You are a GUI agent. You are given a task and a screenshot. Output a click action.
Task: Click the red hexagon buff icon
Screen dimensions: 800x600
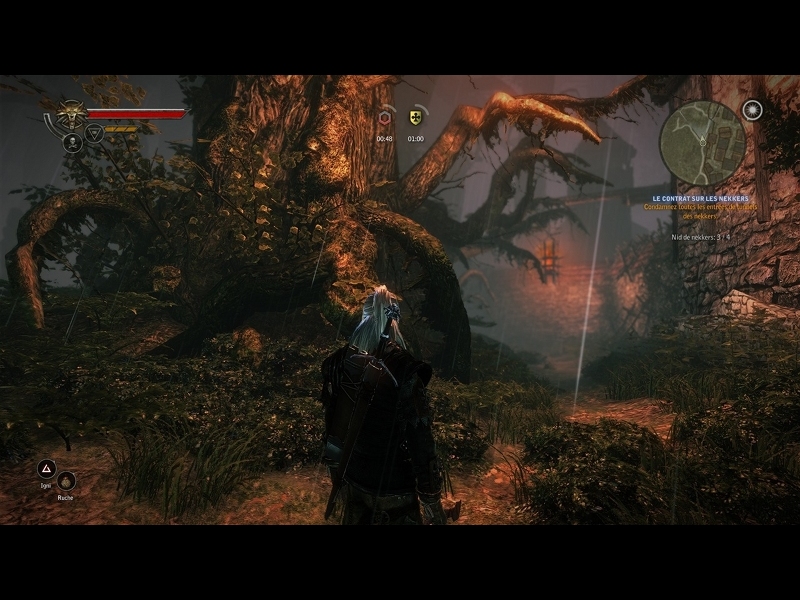[x=385, y=118]
